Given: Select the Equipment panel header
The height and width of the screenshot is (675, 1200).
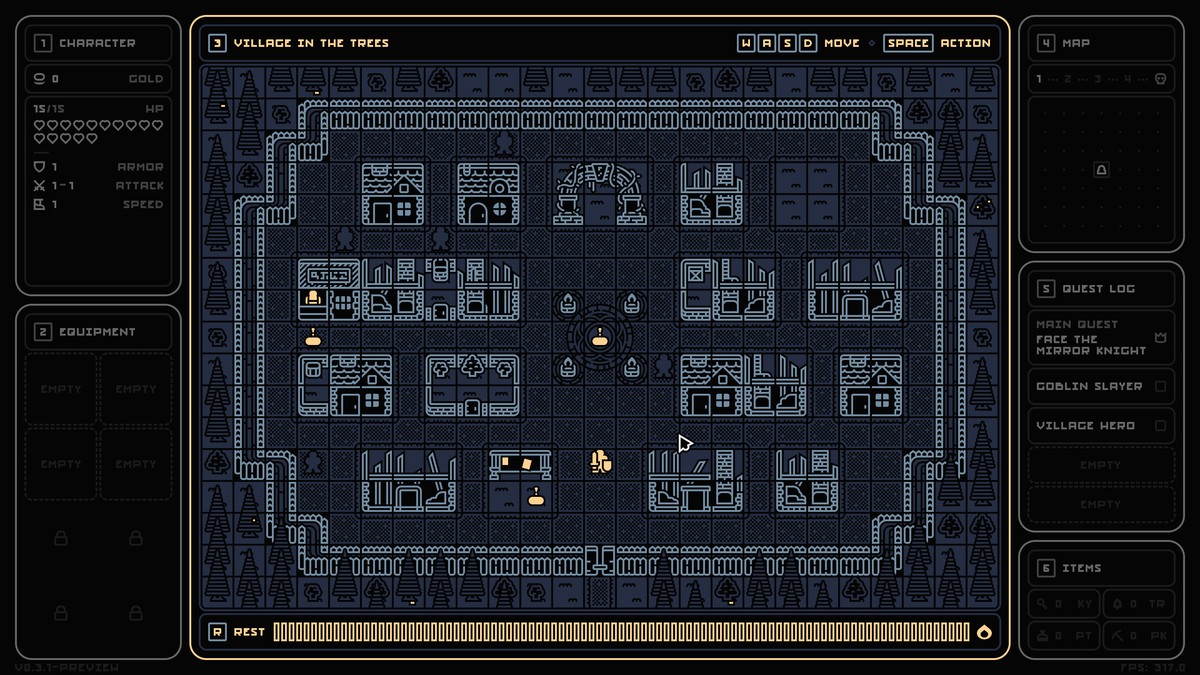Looking at the screenshot, I should coord(98,332).
